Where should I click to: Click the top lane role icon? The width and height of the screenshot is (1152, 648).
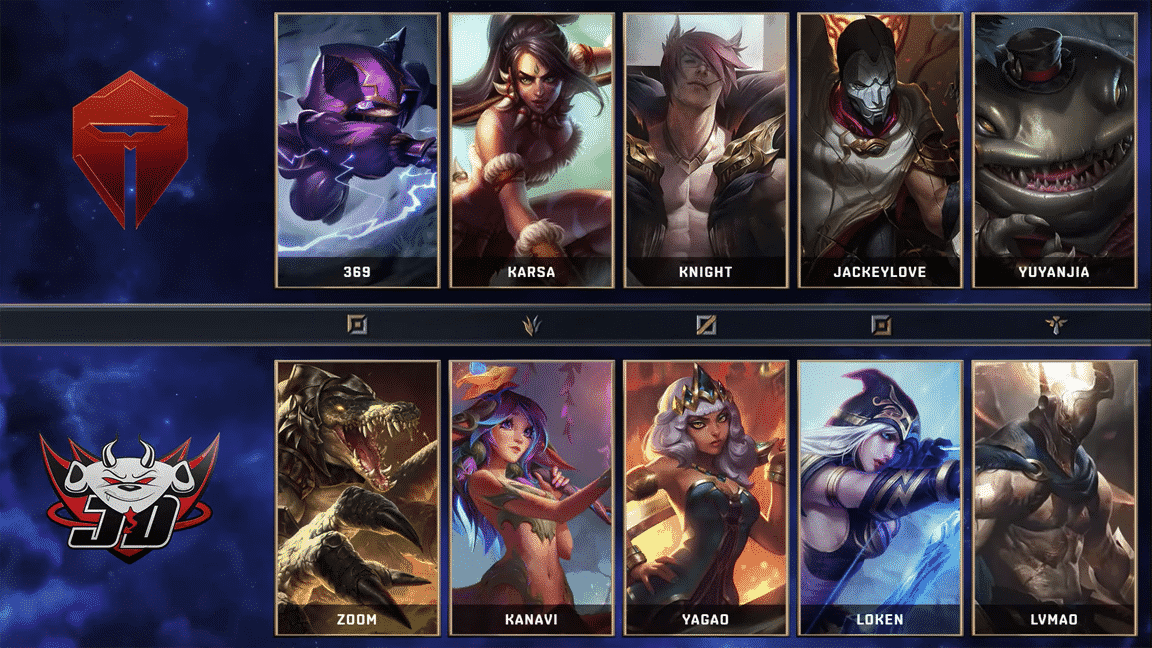[x=357, y=324]
